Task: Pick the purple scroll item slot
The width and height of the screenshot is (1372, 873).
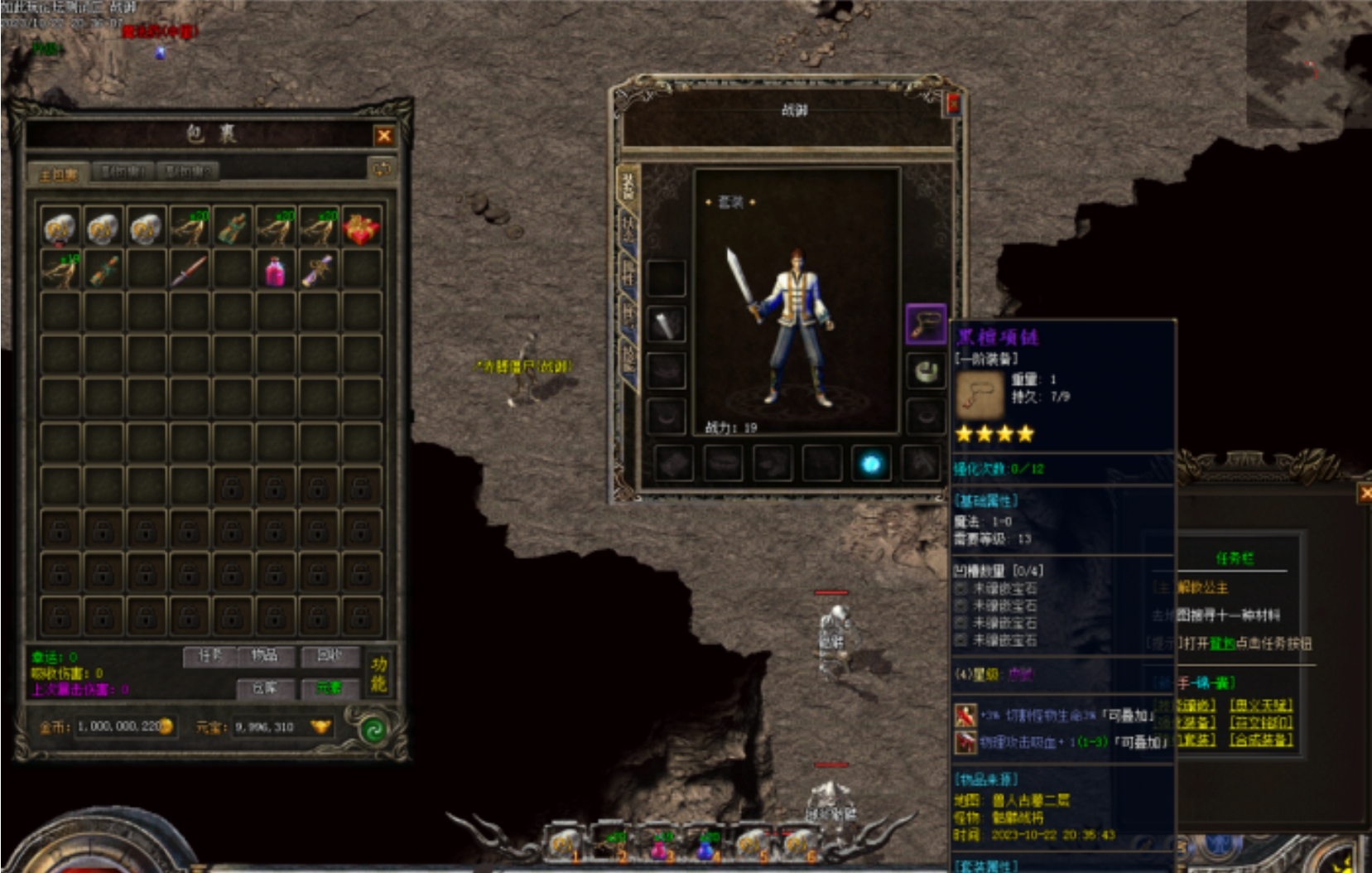Action: point(318,271)
